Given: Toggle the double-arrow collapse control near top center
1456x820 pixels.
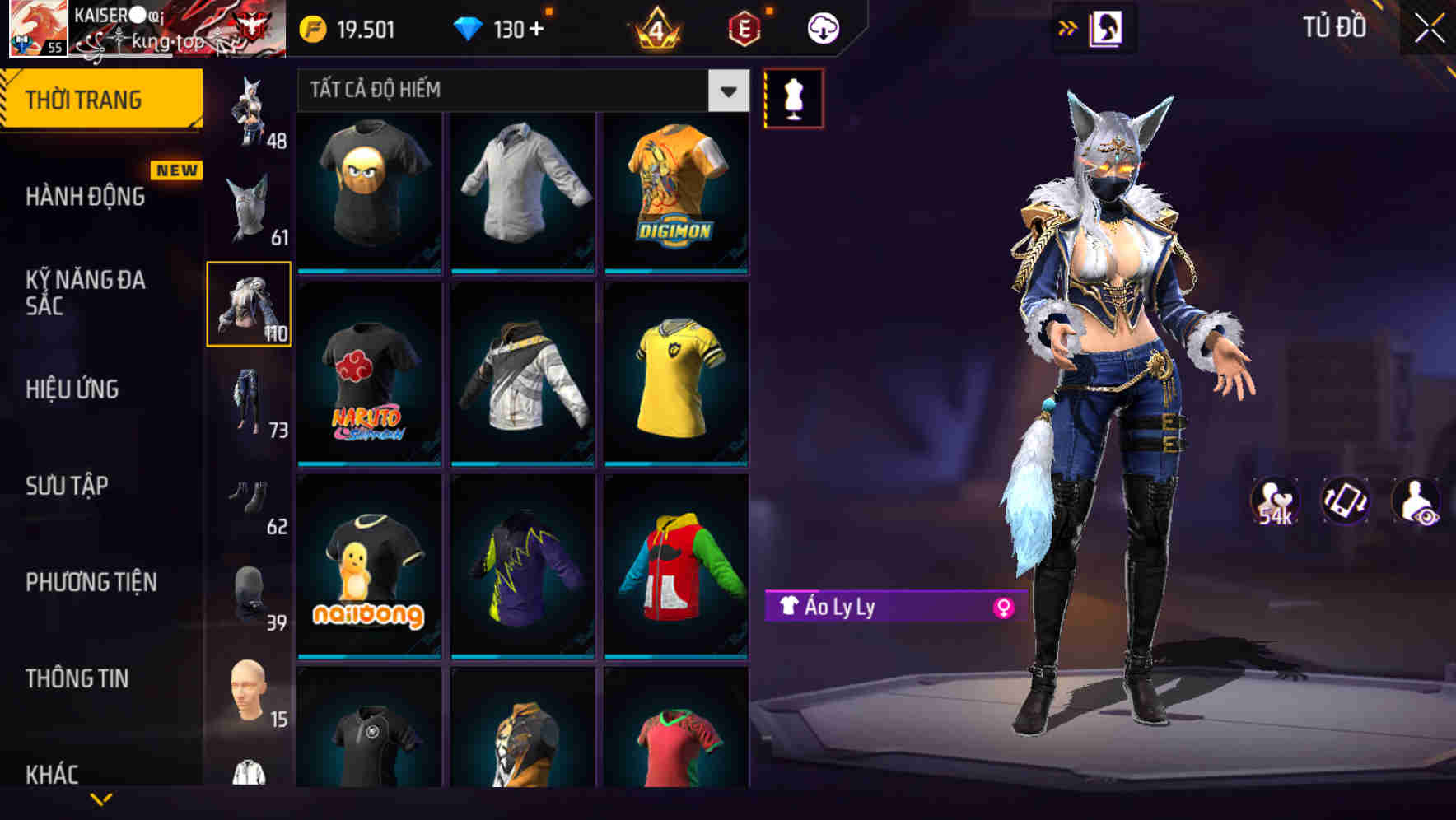Looking at the screenshot, I should pos(1068,26).
